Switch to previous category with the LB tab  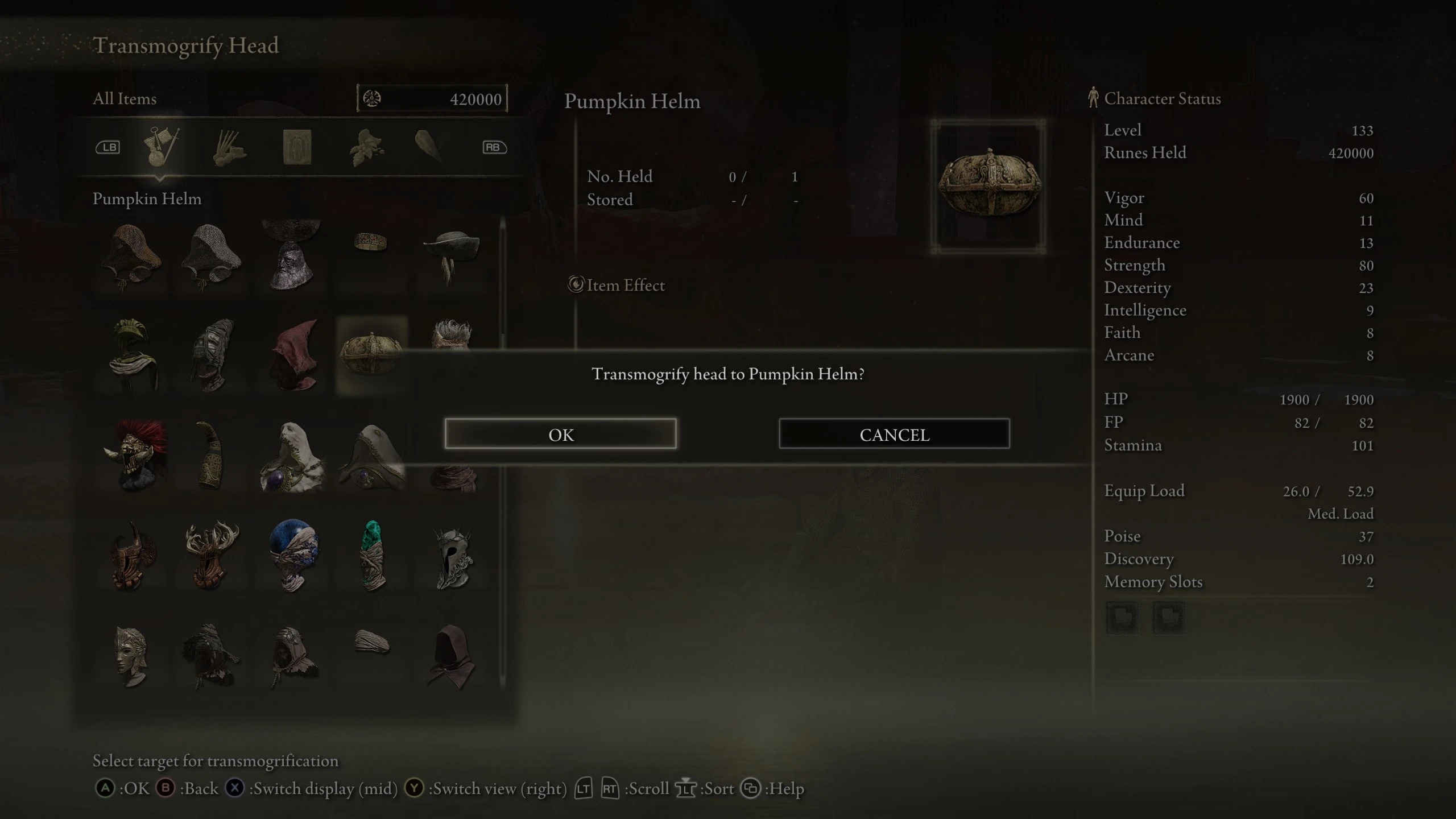click(x=109, y=147)
